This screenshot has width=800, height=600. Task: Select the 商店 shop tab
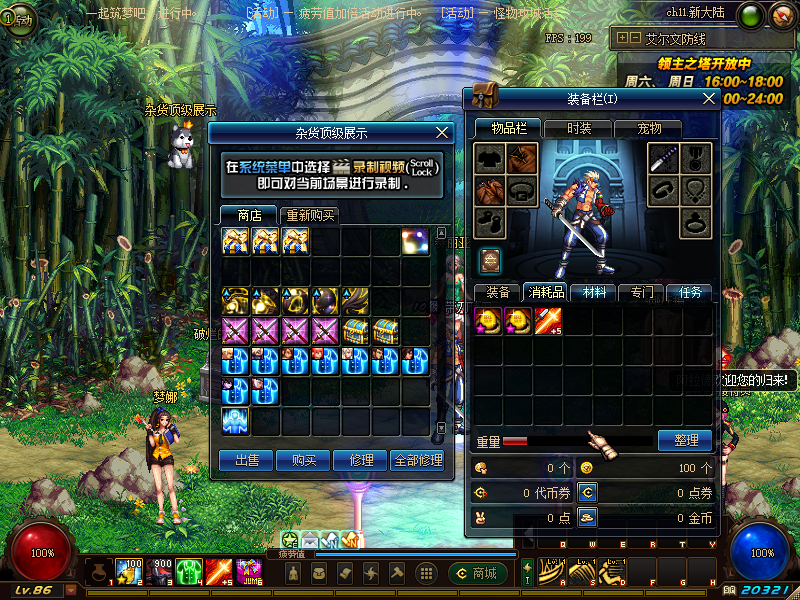tap(249, 215)
